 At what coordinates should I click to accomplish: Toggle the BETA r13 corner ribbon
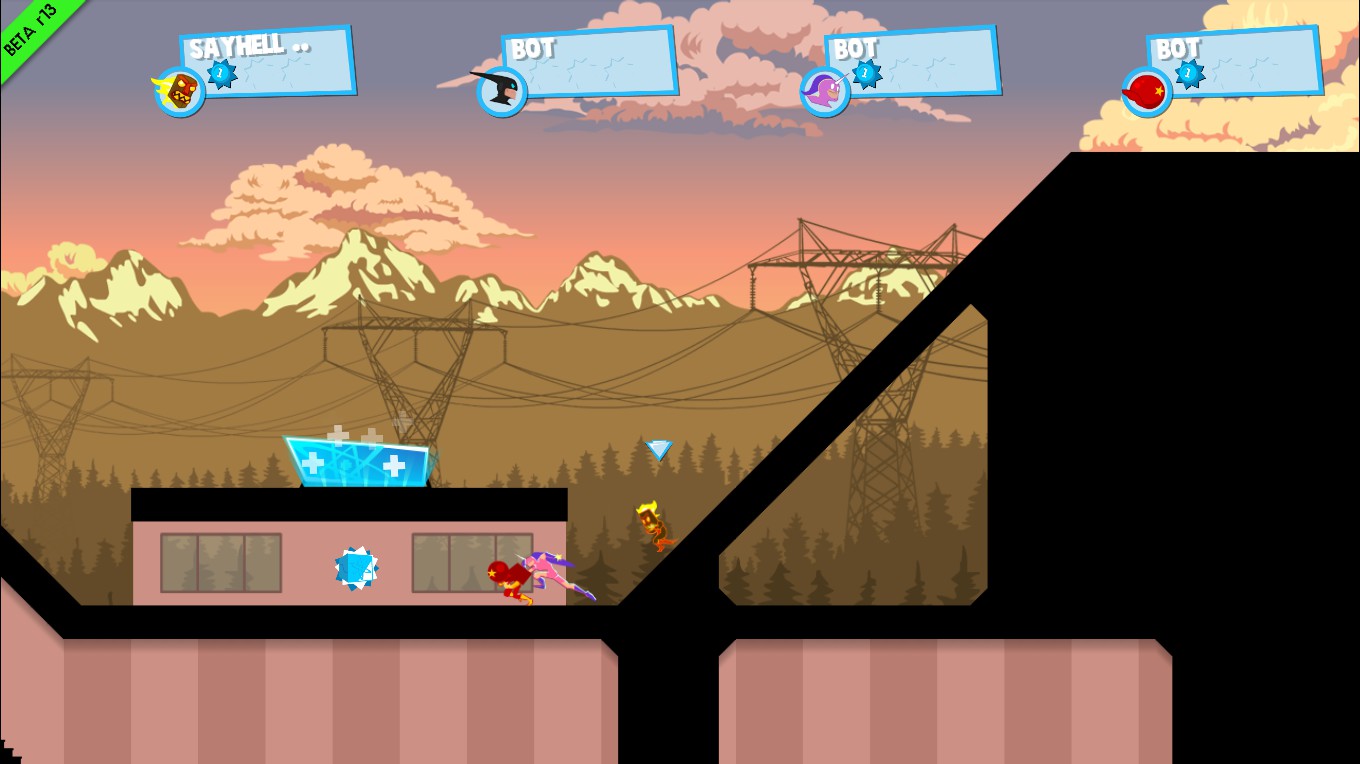pyautogui.click(x=30, y=30)
